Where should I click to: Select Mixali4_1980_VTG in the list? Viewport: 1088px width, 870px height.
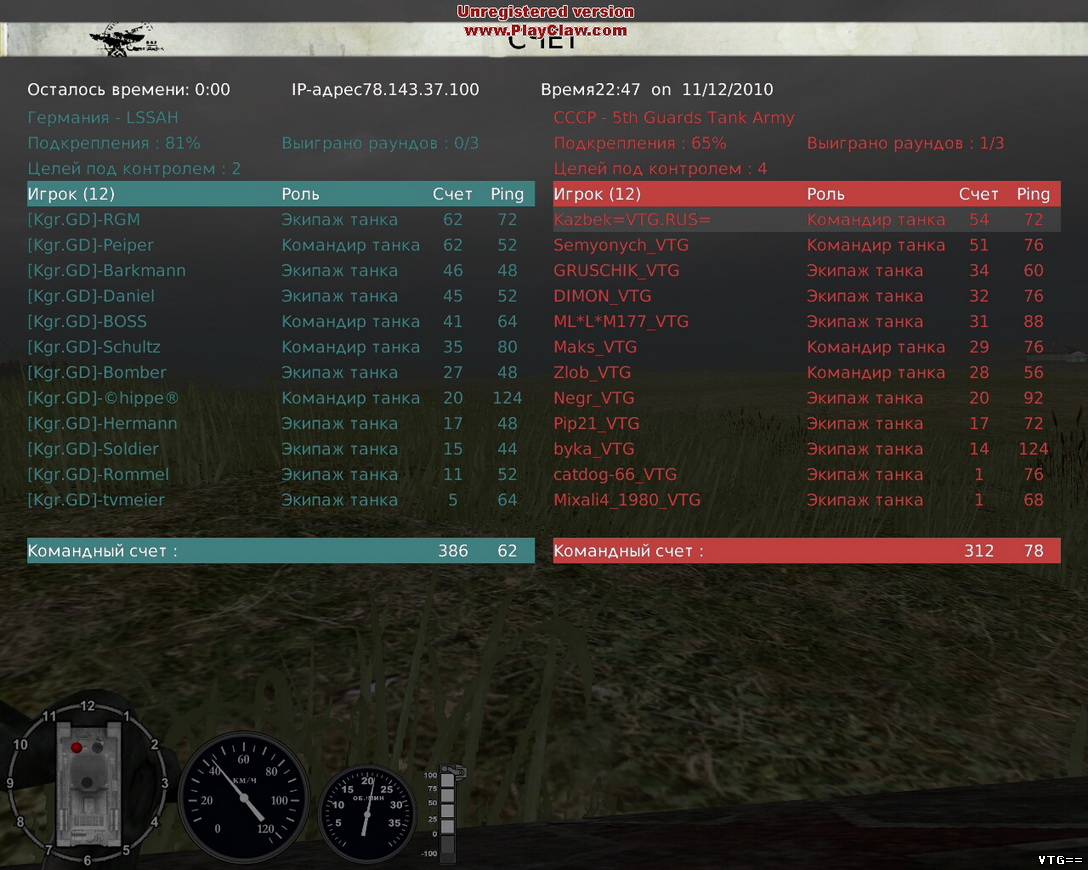627,500
